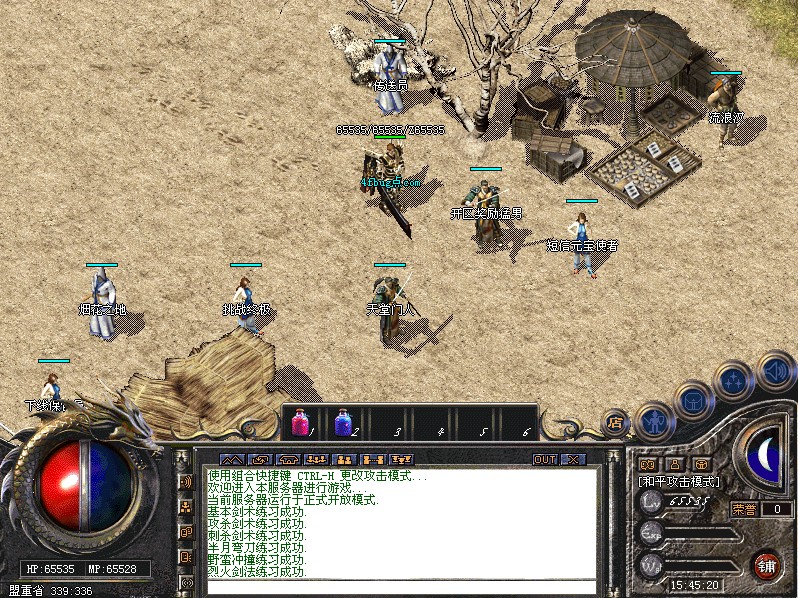Viewport: 798px width, 598px height.
Task: Use the blue potion in slot 2
Action: [x=342, y=423]
